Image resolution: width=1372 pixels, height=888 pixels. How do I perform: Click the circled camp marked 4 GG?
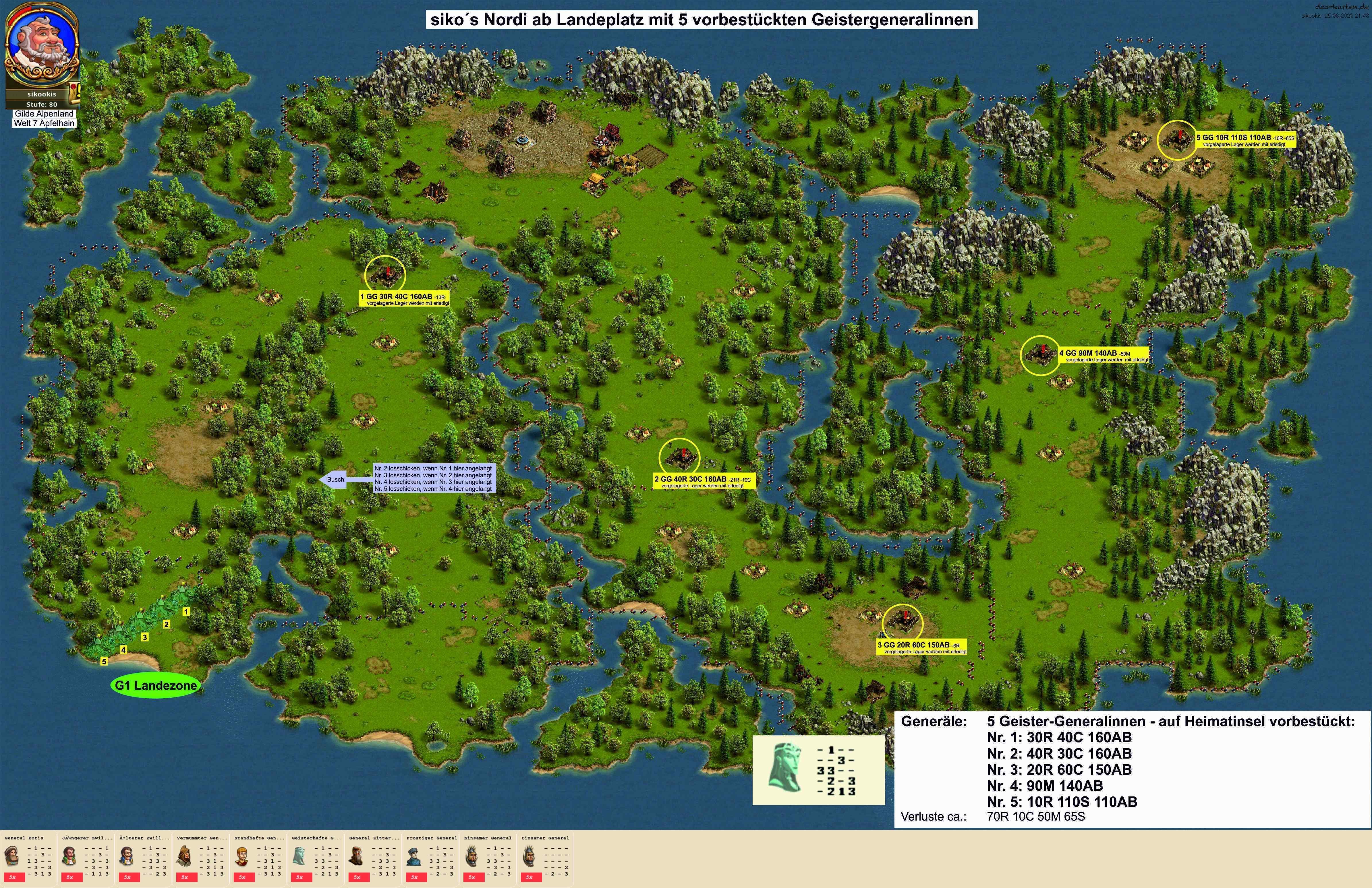[x=1040, y=355]
